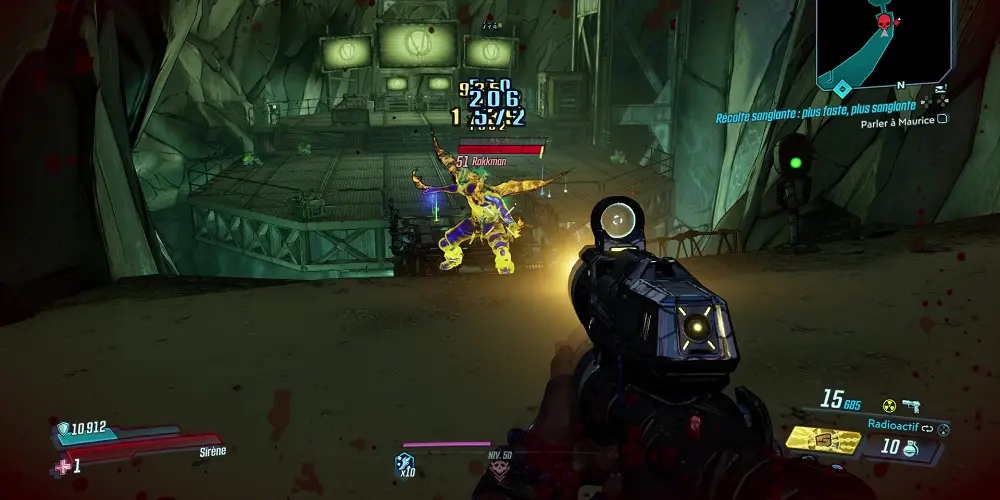Activate the yellow fist action skill
This screenshot has height=500, width=1000.
click(x=823, y=440)
